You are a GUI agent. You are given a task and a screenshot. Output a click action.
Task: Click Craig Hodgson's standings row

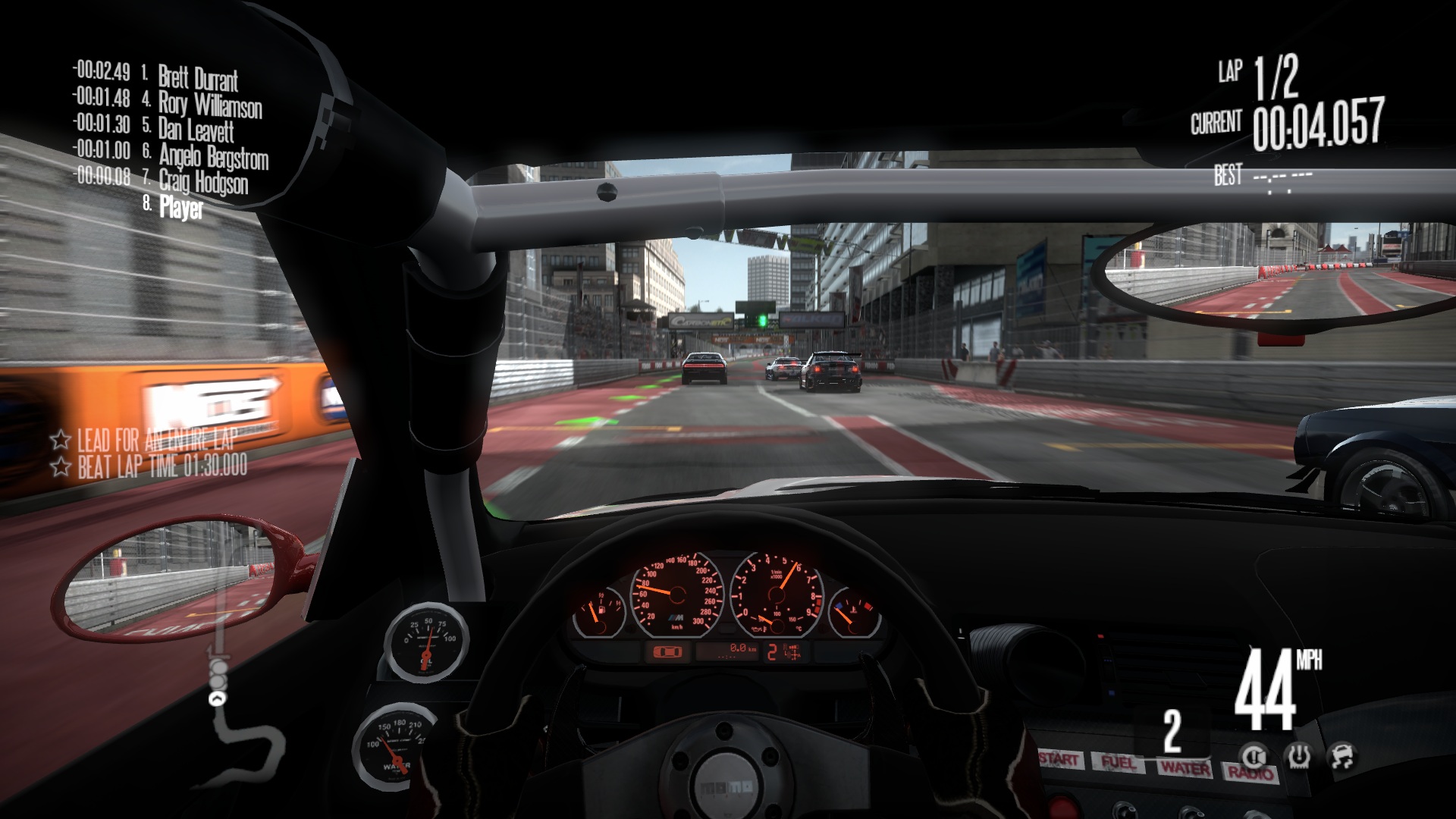tap(203, 182)
